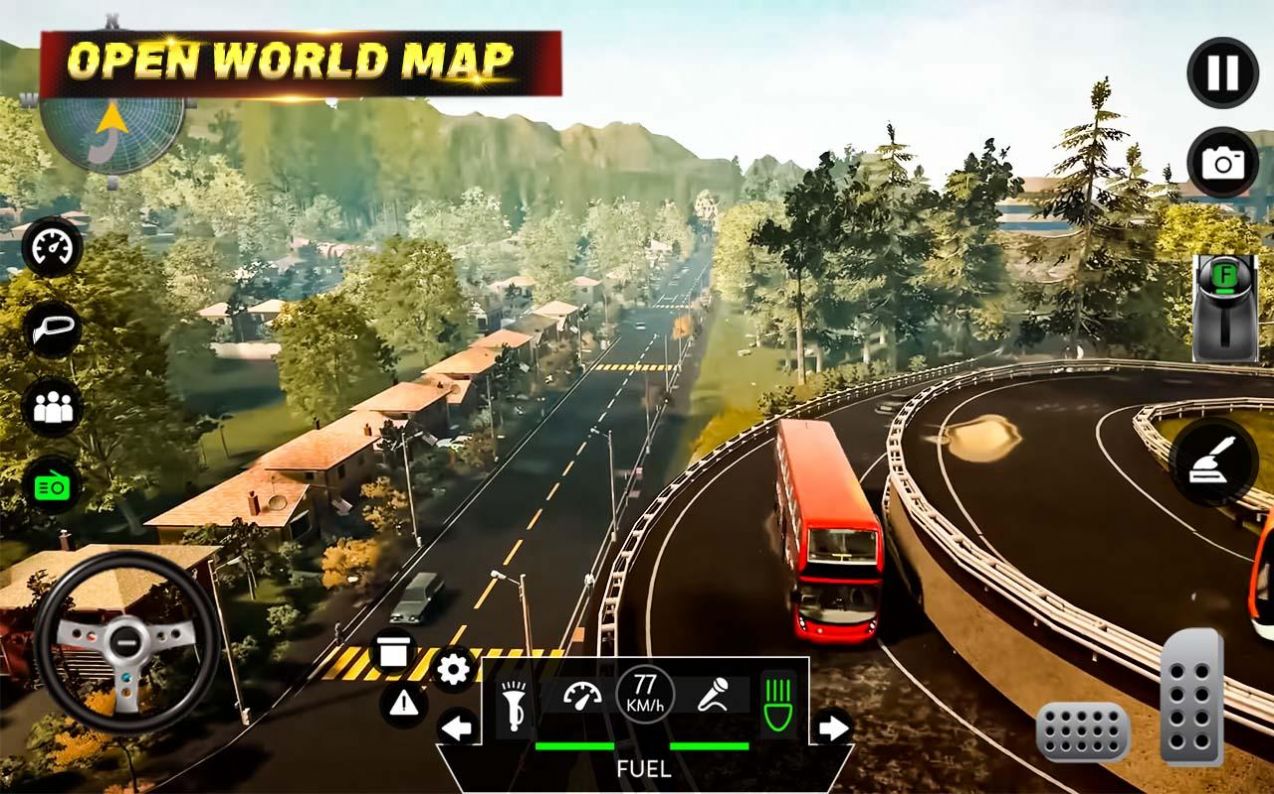Open the passengers icon
The height and width of the screenshot is (794, 1274).
pos(52,407)
